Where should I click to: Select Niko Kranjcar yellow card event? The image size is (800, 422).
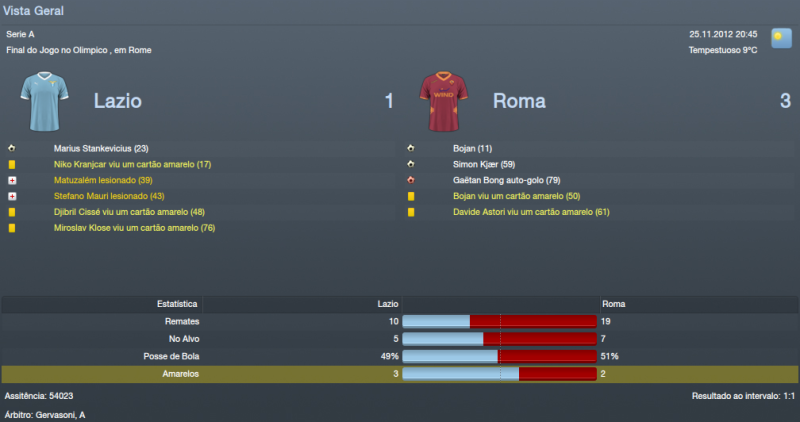(x=132, y=164)
